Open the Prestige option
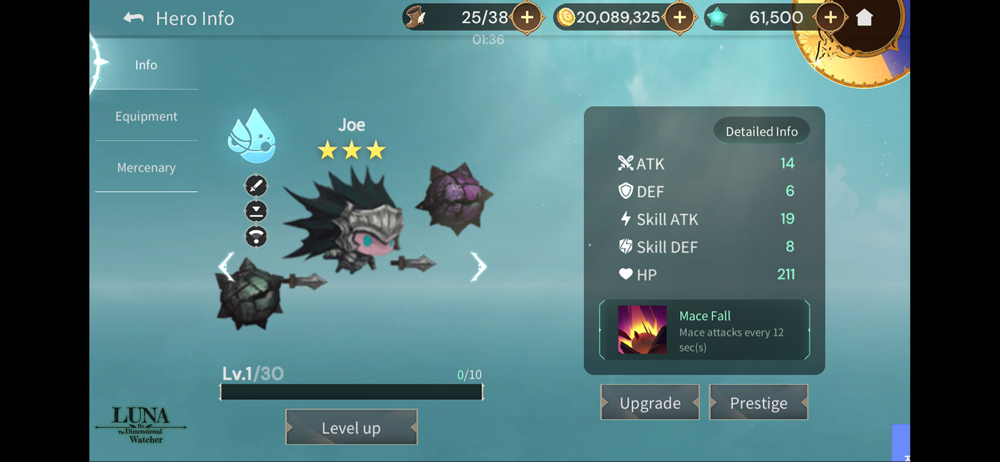1000x462 pixels. tap(758, 403)
